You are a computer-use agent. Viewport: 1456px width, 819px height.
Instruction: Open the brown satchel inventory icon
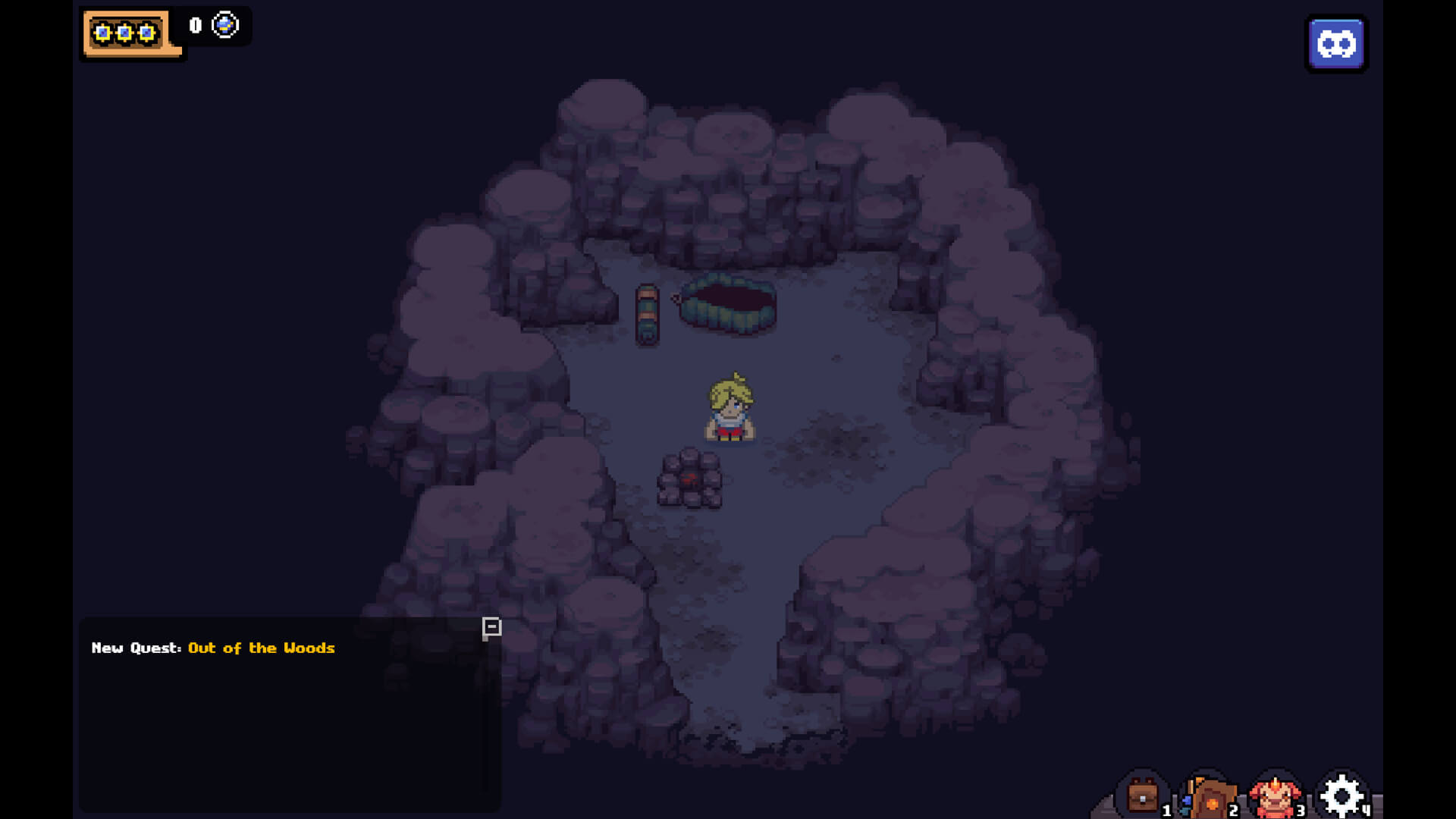pos(1142,796)
